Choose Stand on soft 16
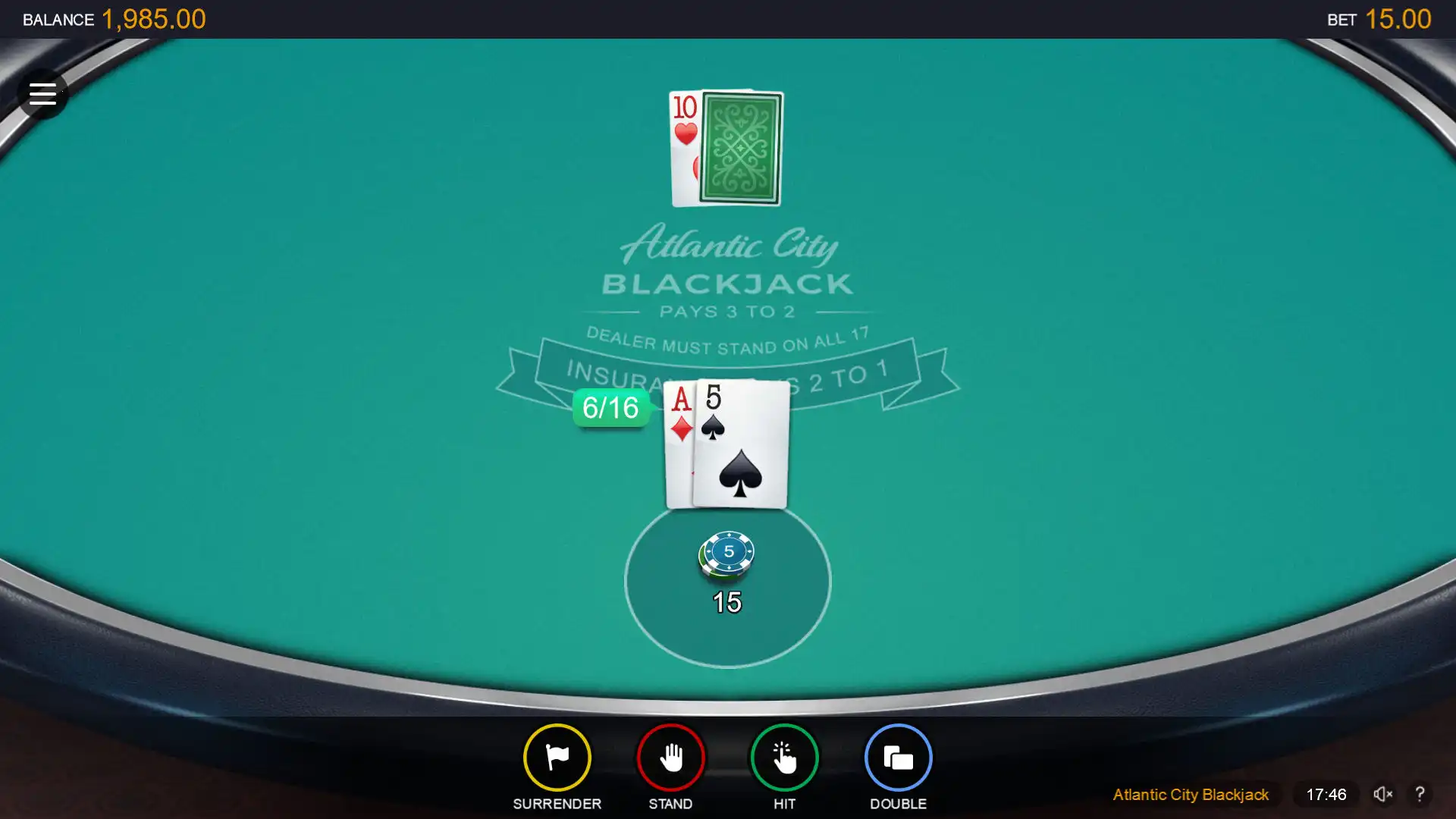The height and width of the screenshot is (819, 1456). click(x=670, y=758)
